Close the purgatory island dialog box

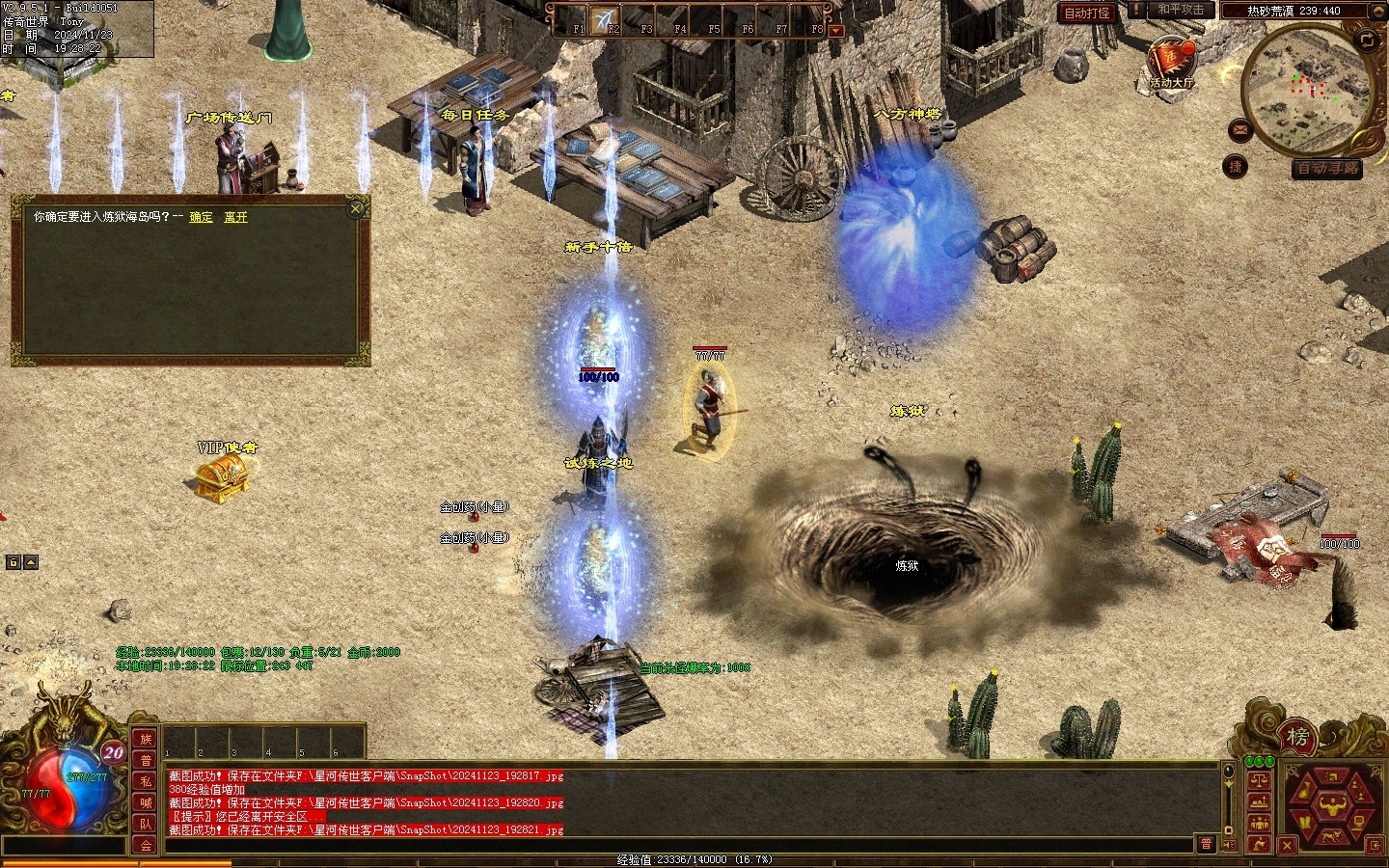pos(357,207)
